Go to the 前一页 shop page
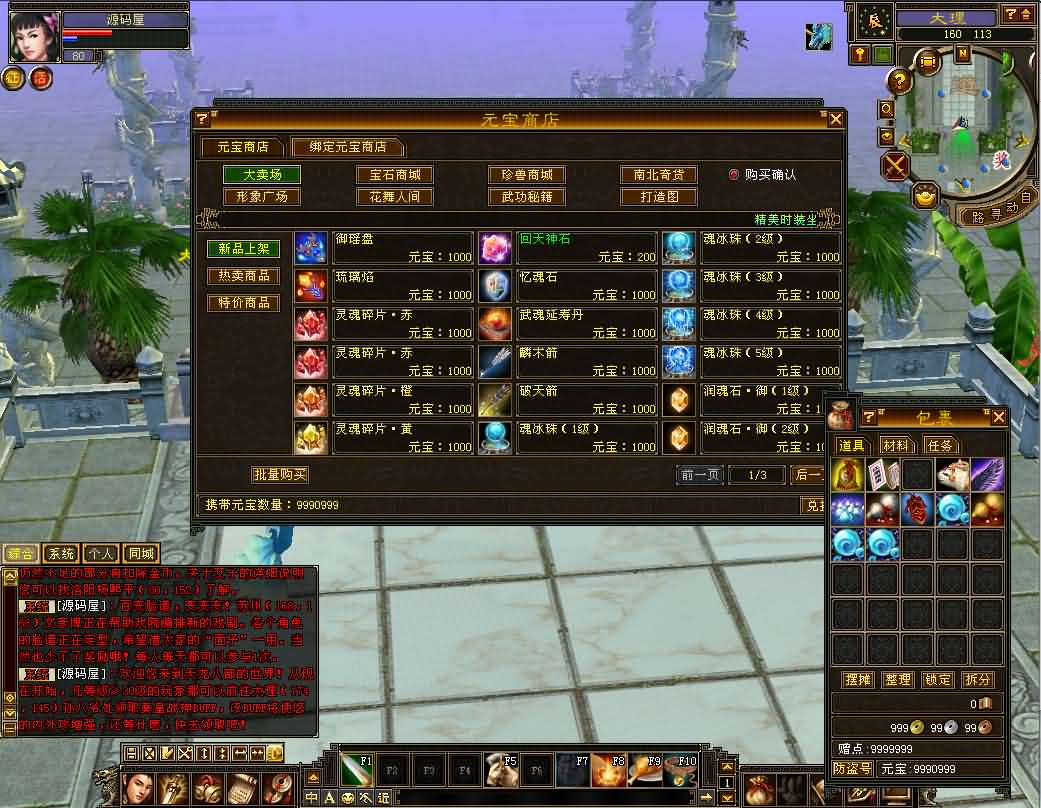This screenshot has height=808, width=1041. (700, 475)
